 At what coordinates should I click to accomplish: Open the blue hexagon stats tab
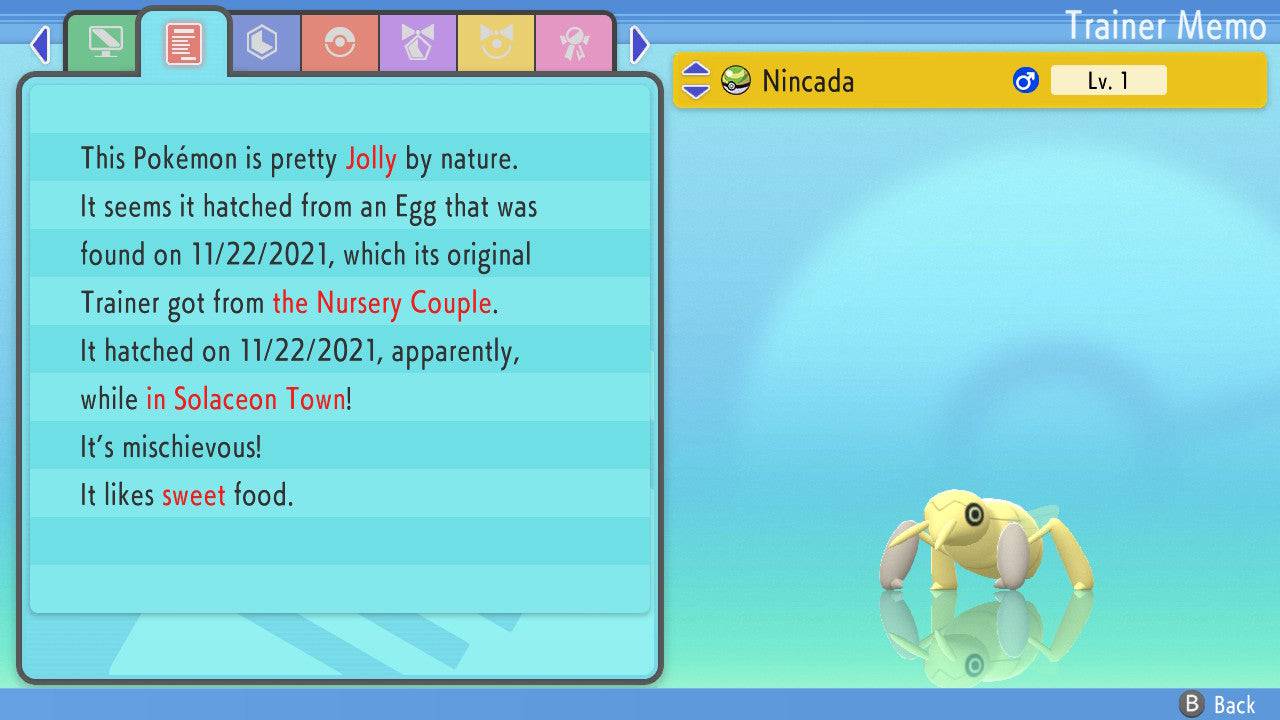(x=262, y=43)
